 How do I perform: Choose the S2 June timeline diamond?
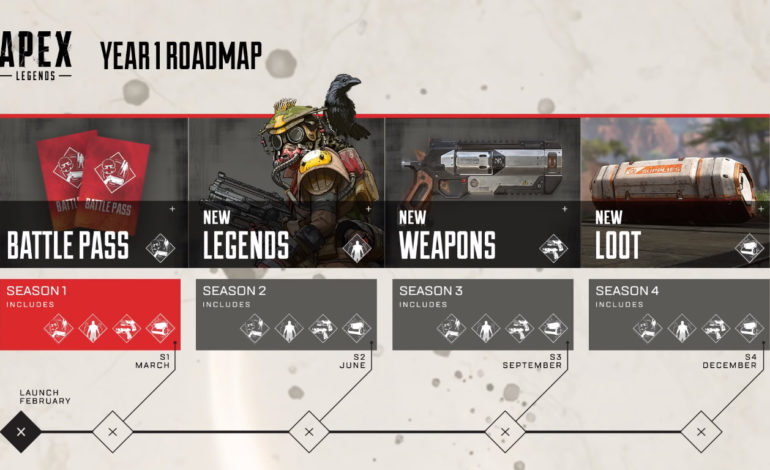309,432
